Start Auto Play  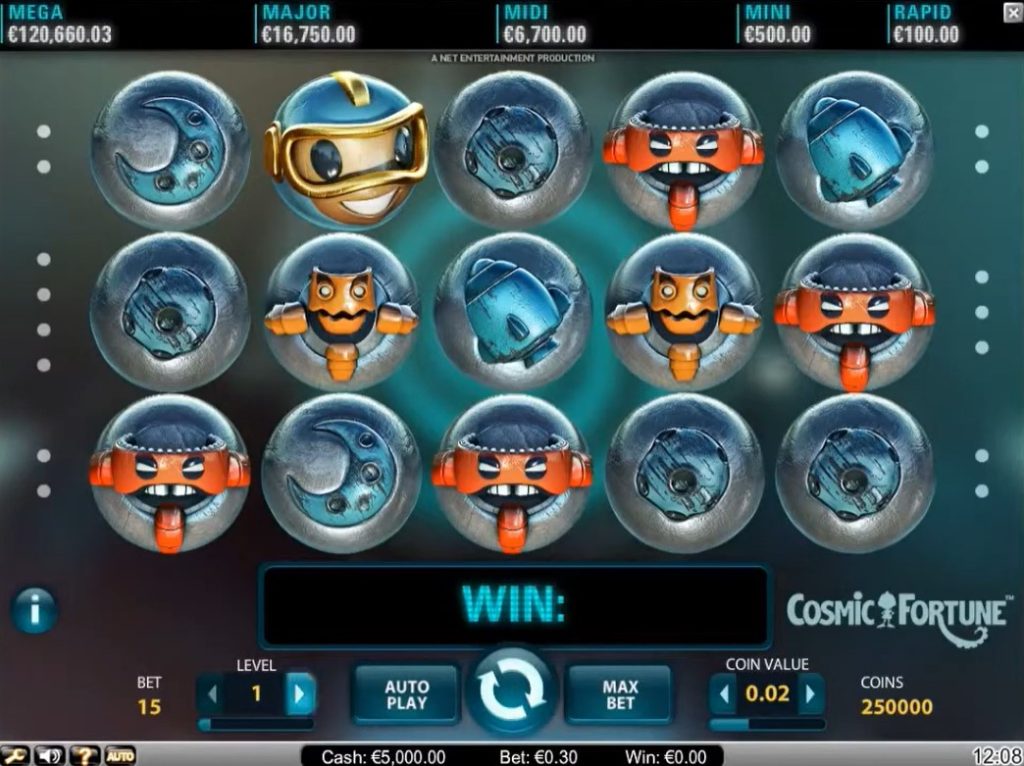click(406, 694)
